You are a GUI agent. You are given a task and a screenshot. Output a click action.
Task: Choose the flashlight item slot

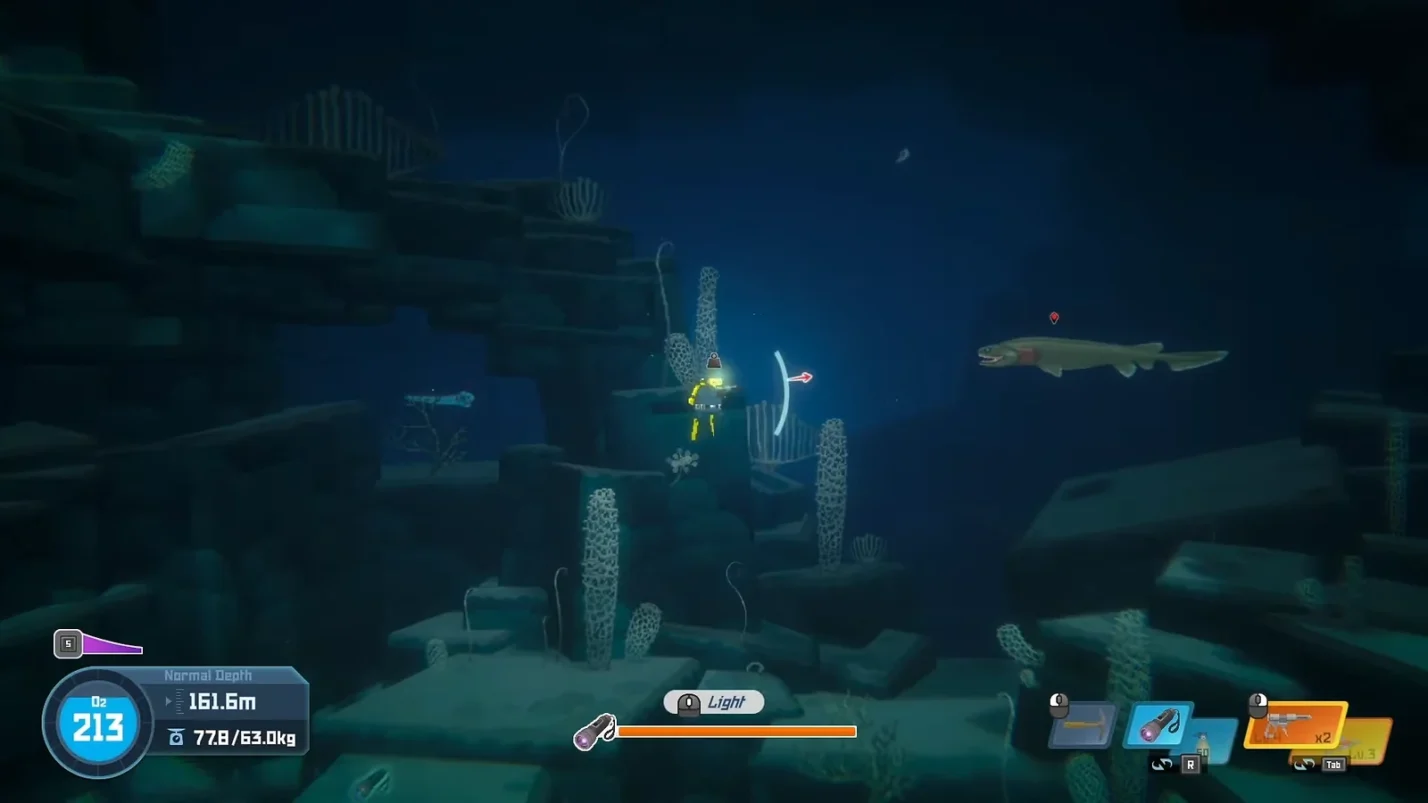coord(1158,724)
